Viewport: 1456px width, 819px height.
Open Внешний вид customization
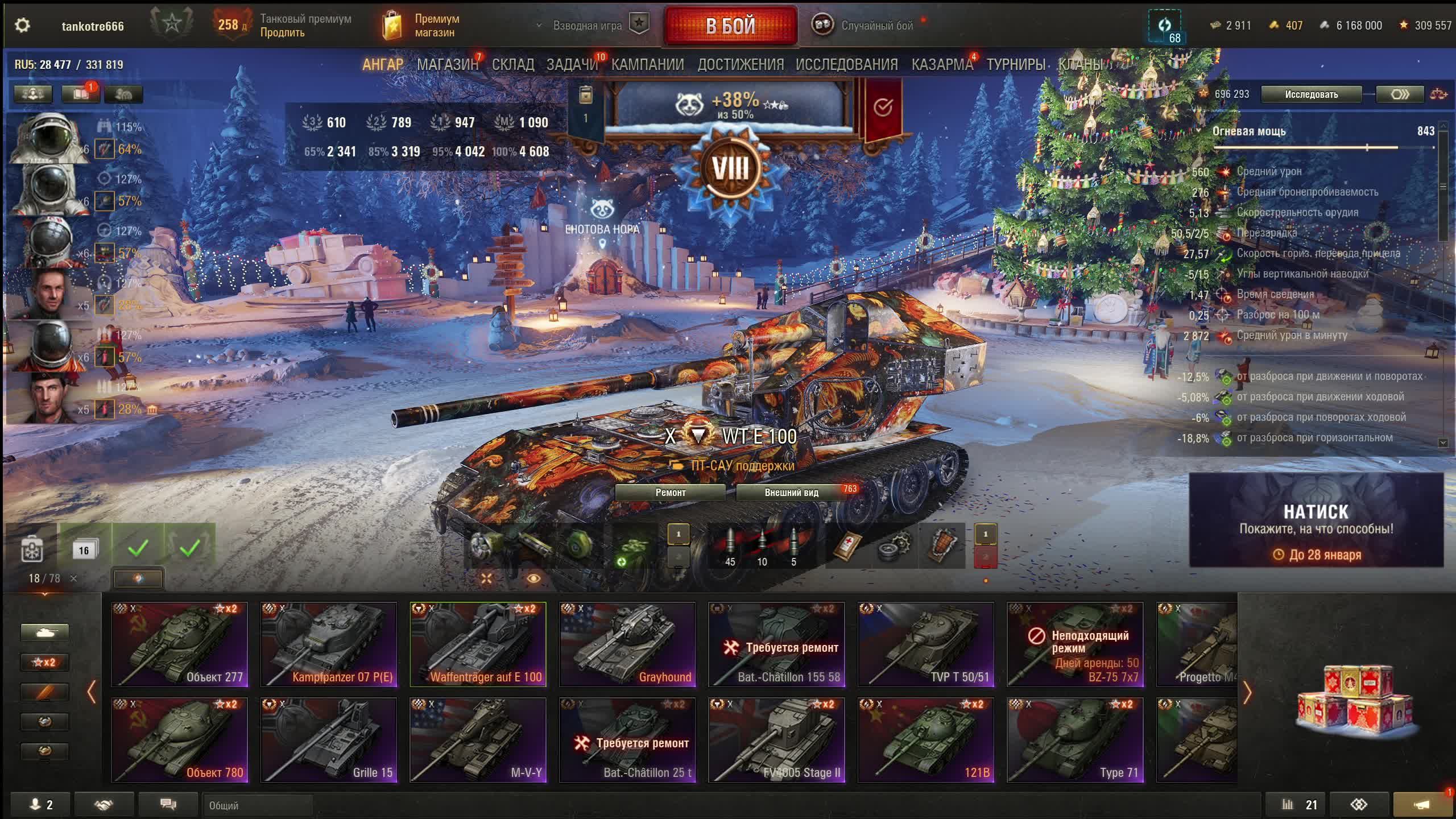pos(791,493)
